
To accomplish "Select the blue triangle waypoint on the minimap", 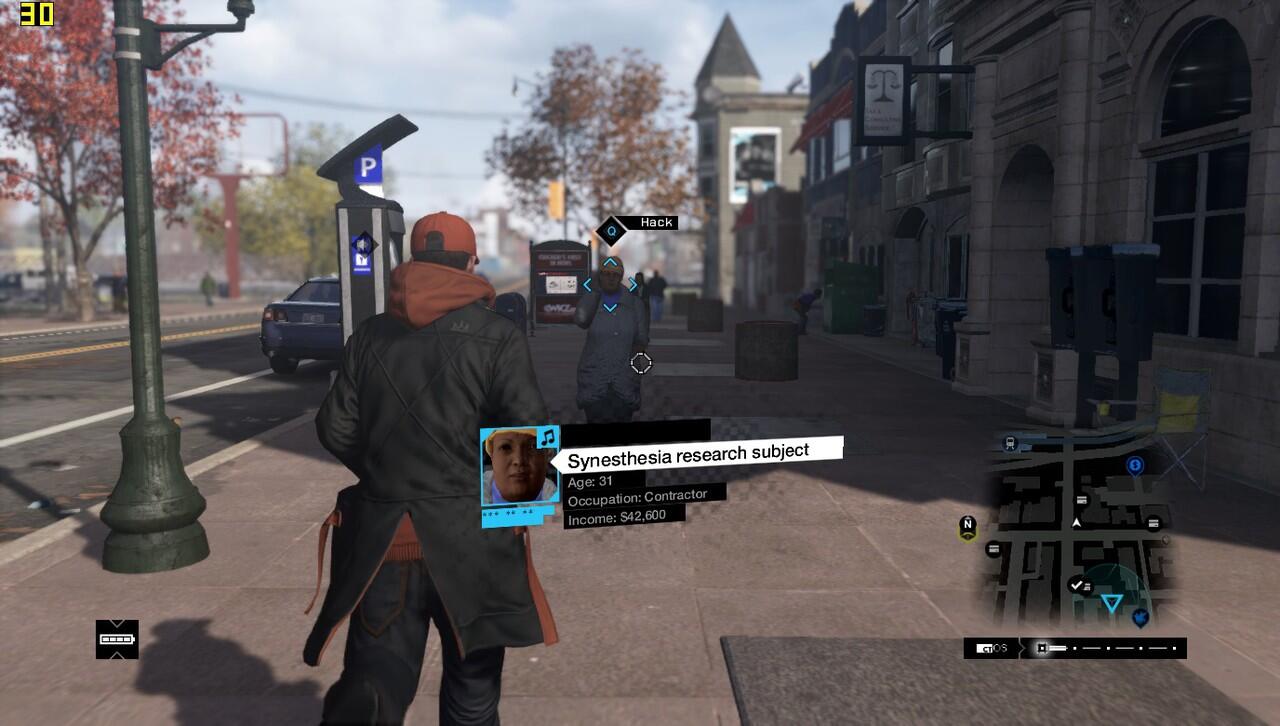I will pos(1111,602).
